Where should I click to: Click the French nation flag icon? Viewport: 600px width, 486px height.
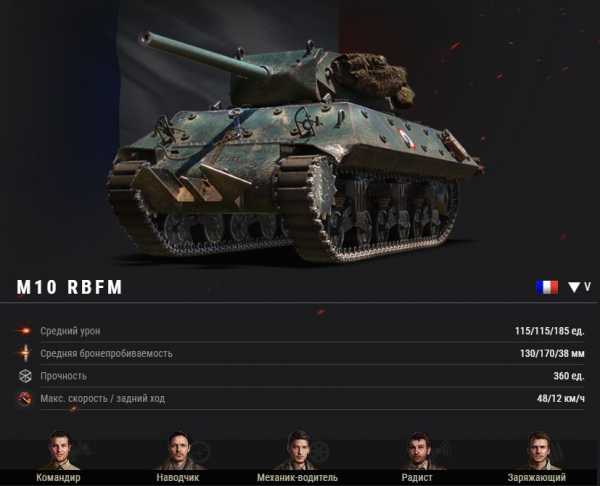(546, 287)
